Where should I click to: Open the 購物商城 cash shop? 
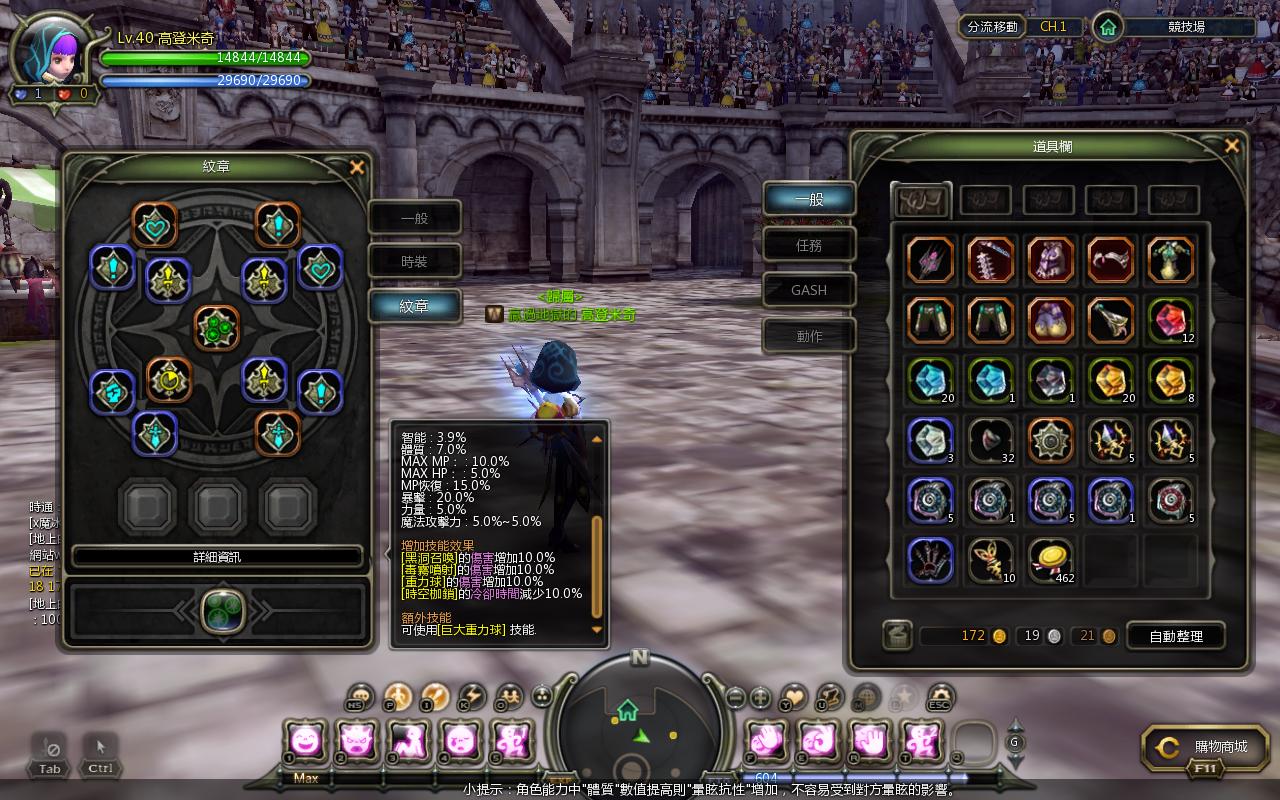point(1208,747)
